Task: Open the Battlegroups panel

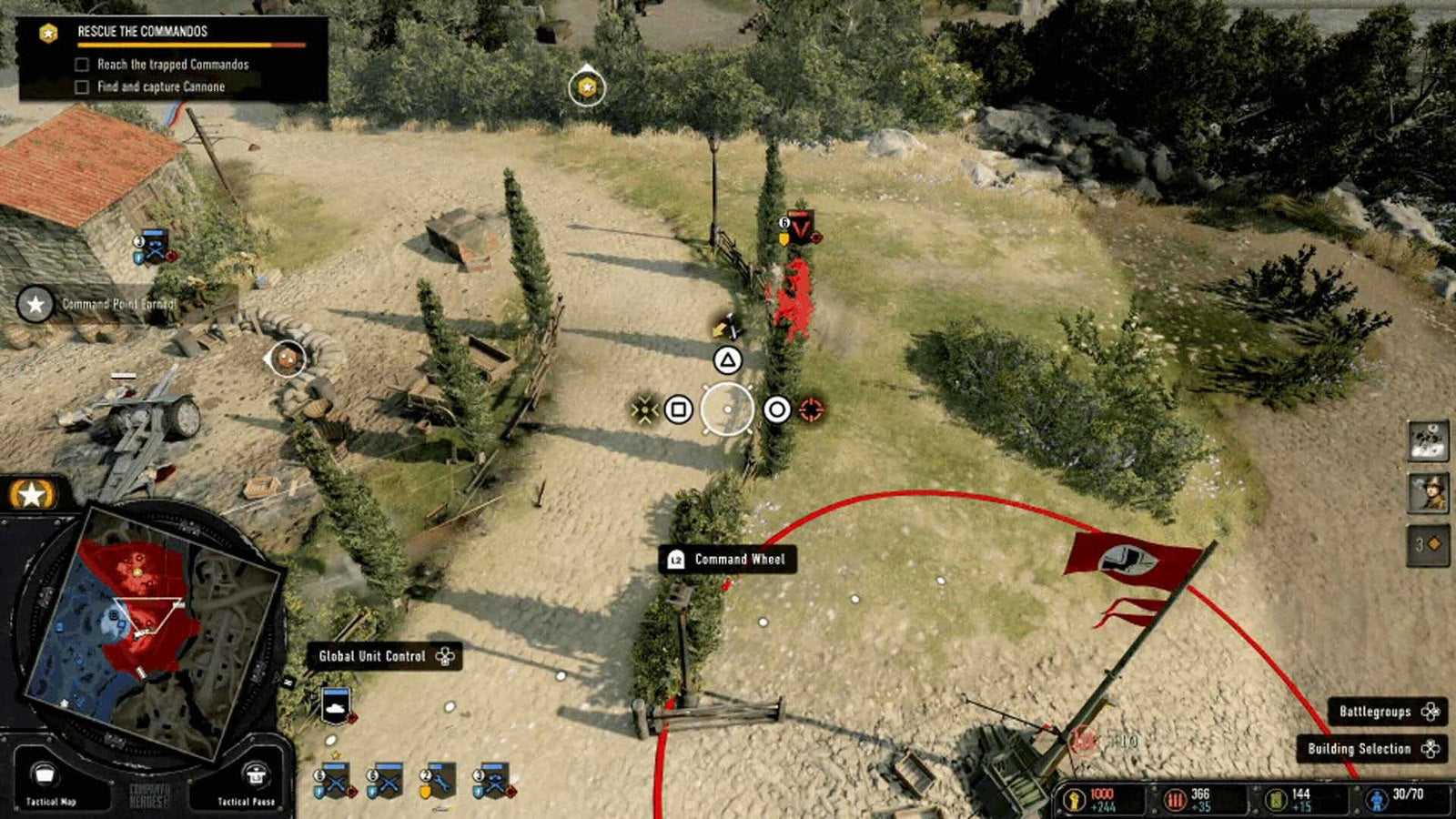Action: pos(1388,712)
